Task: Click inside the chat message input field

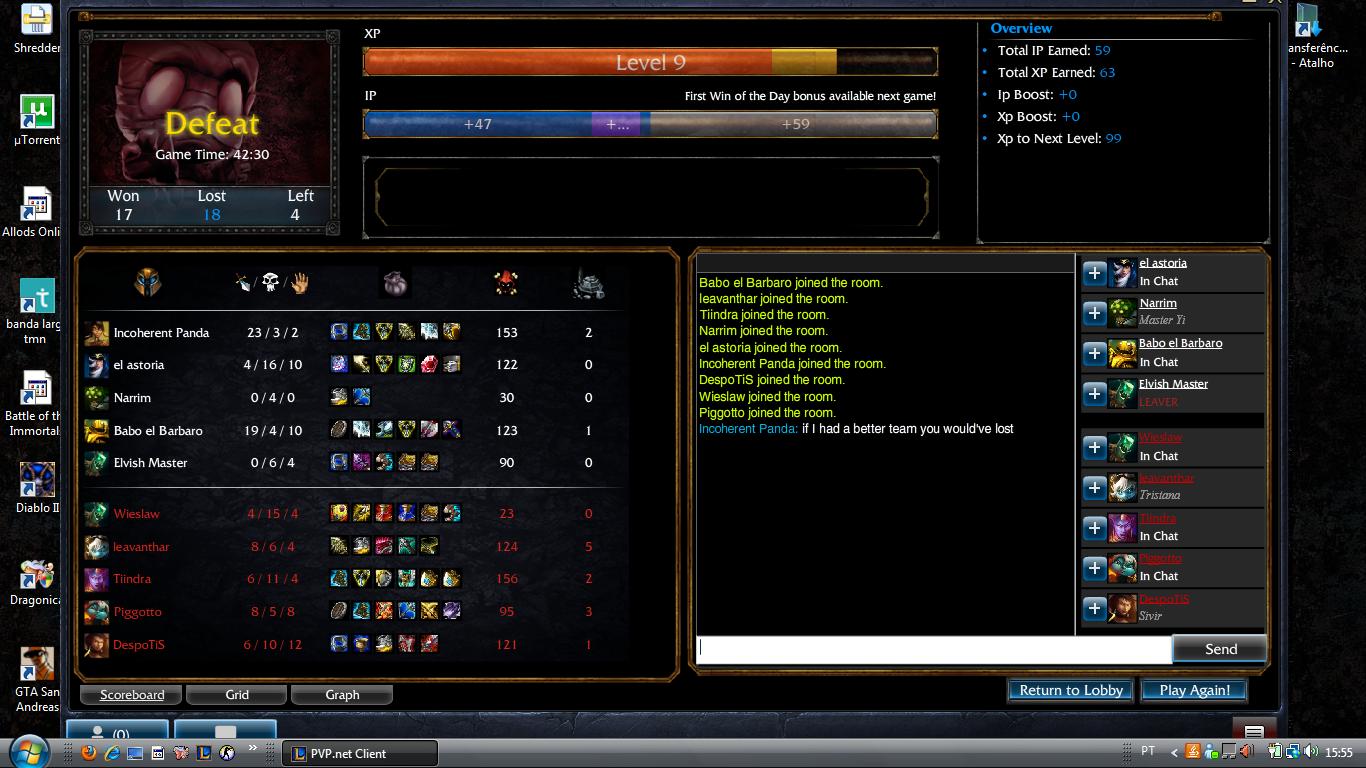Action: tap(930, 648)
